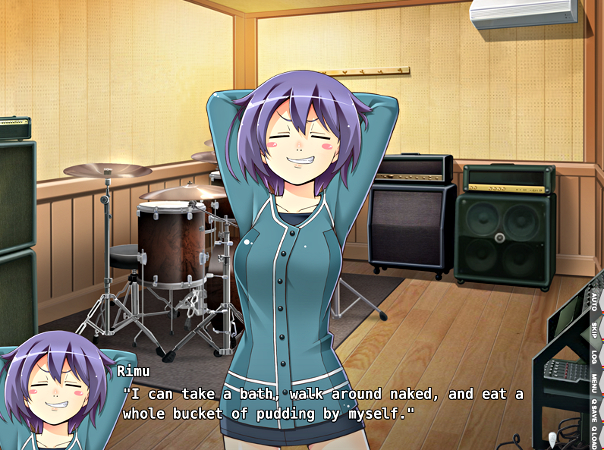Toggle AUTO text advance mode

point(593,301)
